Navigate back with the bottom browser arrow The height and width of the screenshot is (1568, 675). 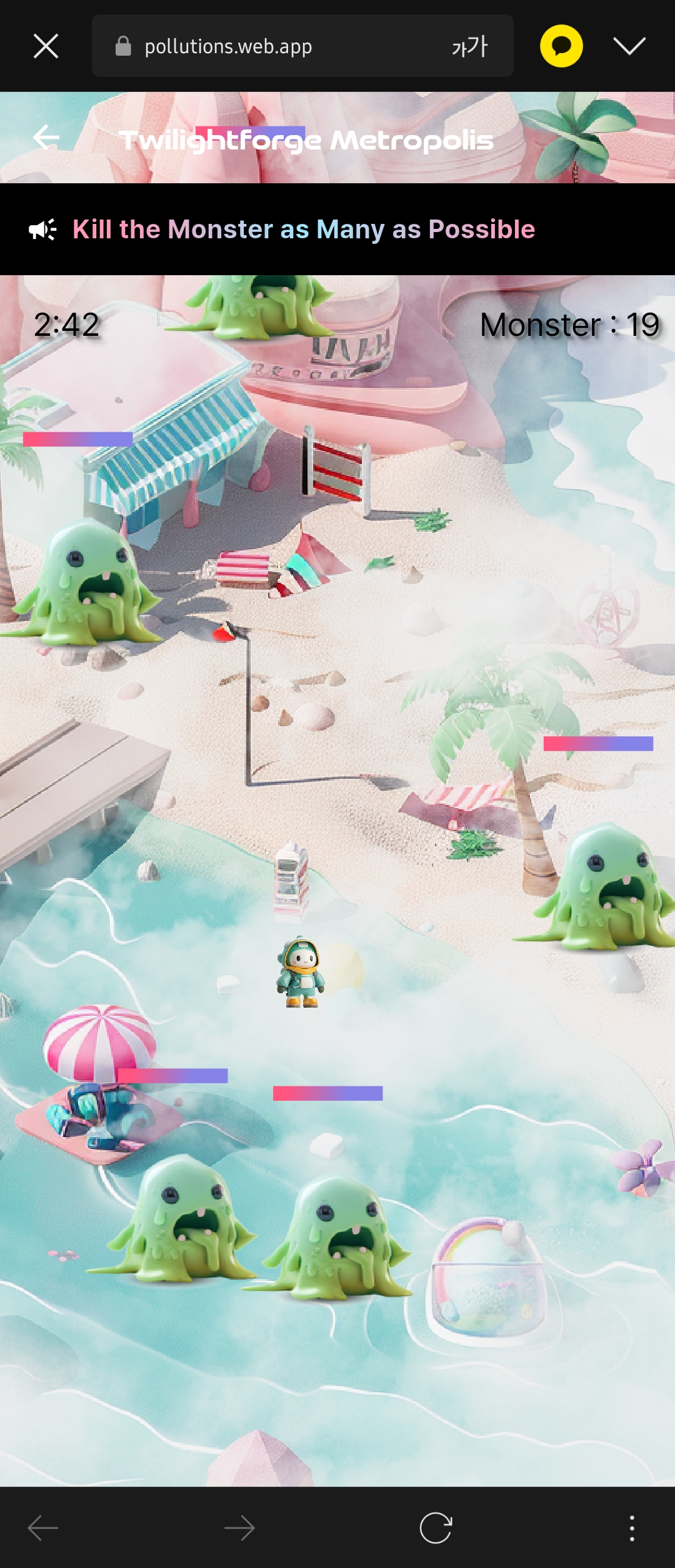[x=43, y=1528]
